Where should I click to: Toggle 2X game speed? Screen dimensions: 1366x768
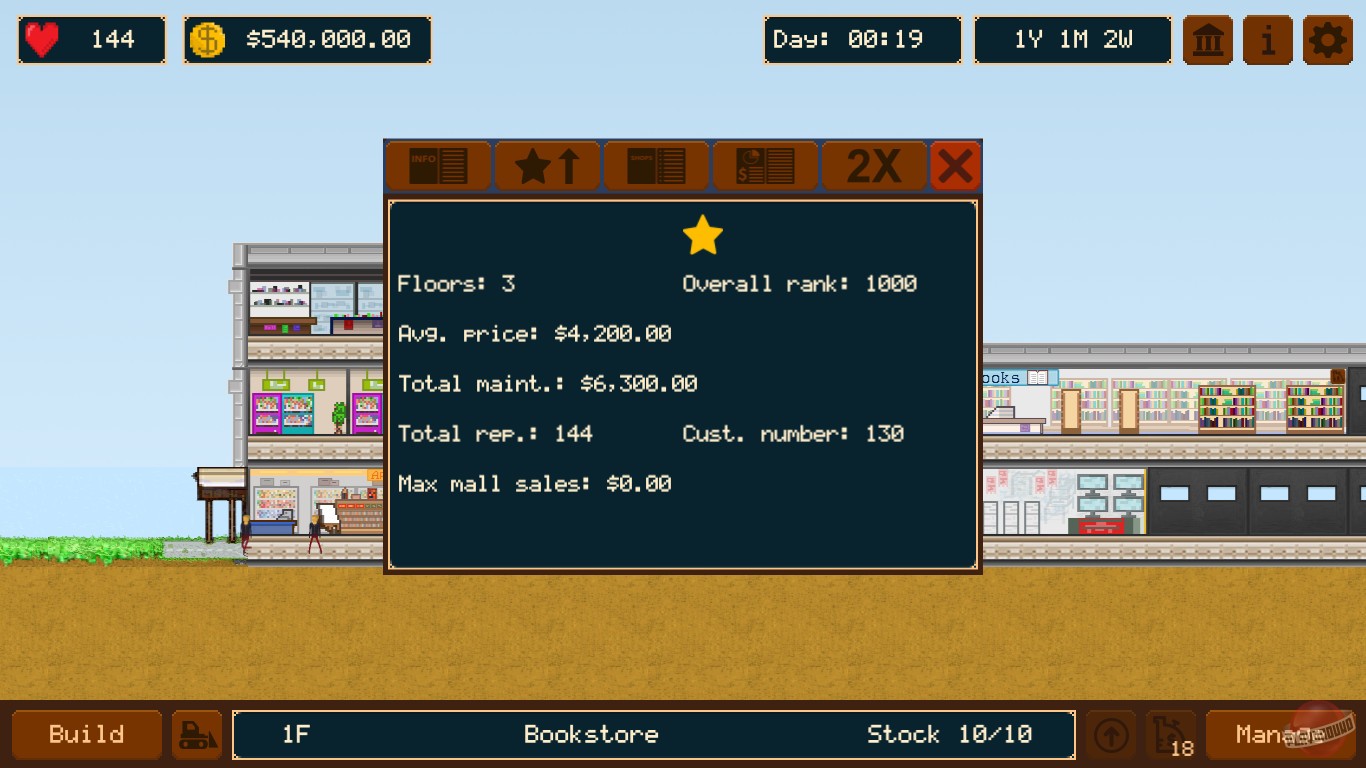(x=873, y=165)
